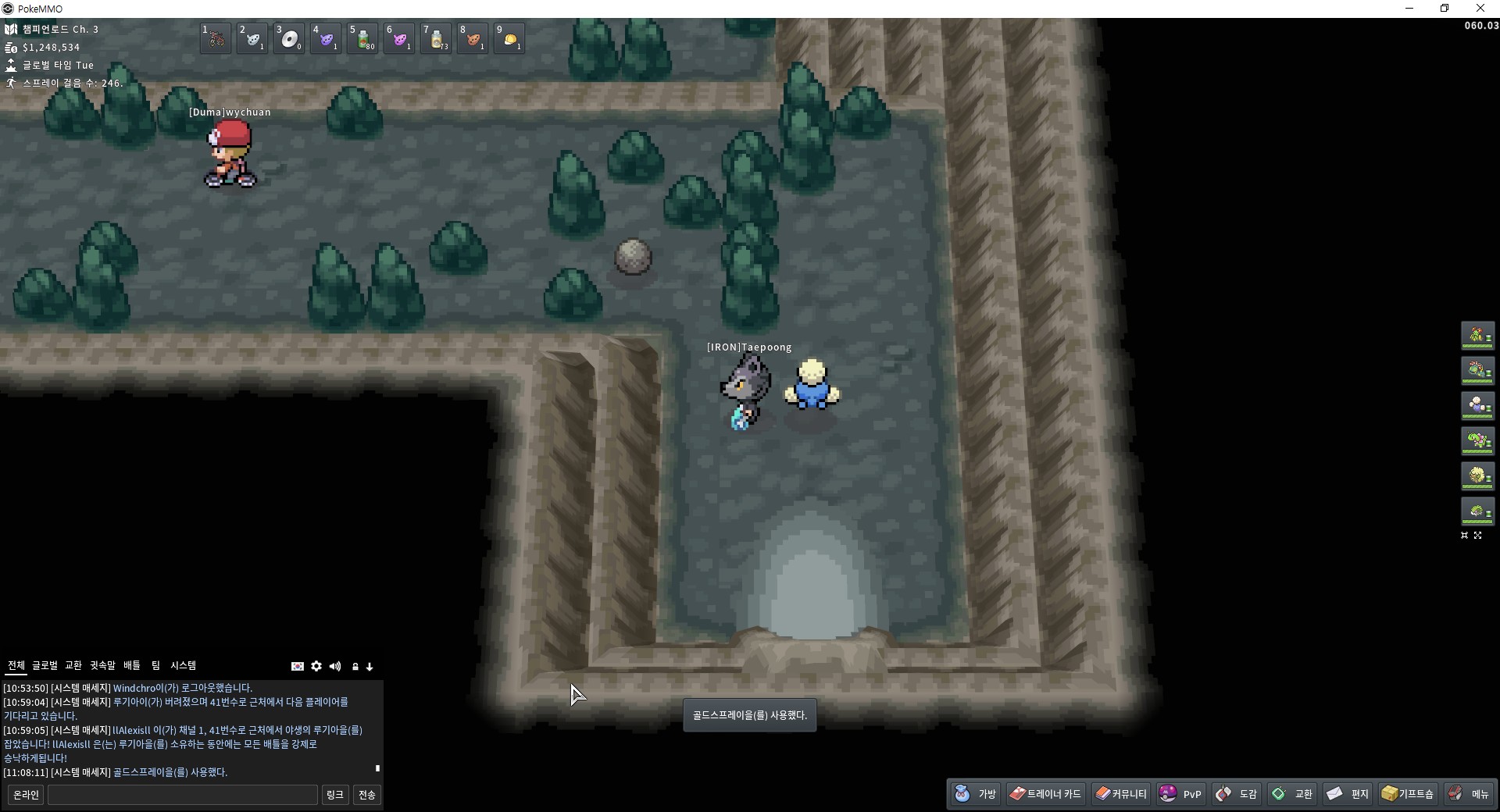Screen dimensions: 1500x812
Task: Click the chat message input field
Action: [x=182, y=795]
